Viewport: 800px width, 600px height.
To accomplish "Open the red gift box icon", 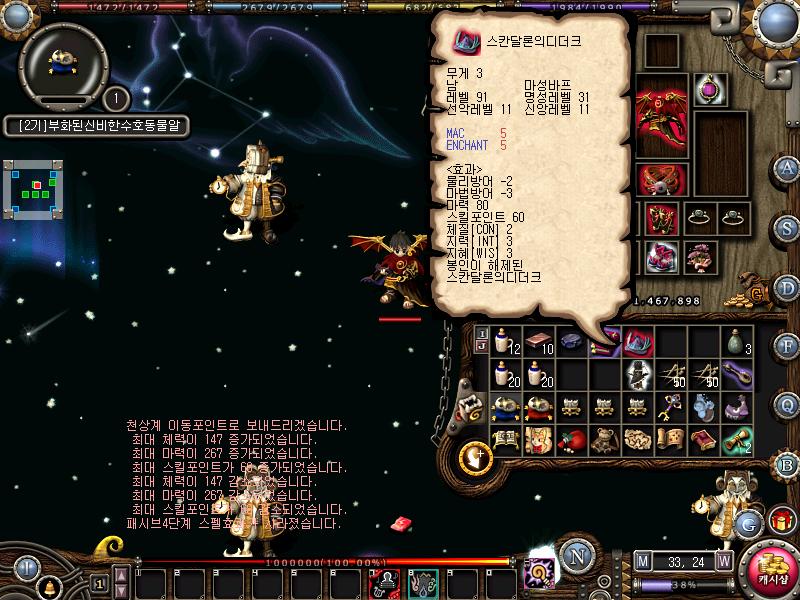I will click(781, 520).
